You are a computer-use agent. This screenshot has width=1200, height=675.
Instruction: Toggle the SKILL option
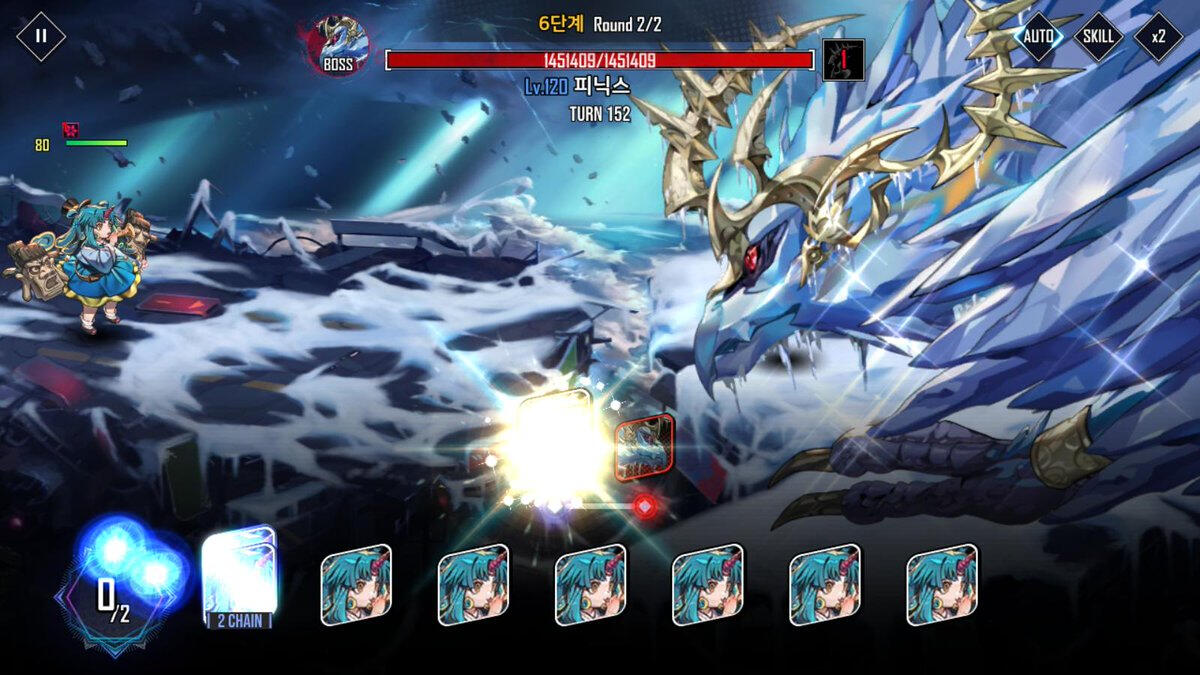coord(1098,37)
